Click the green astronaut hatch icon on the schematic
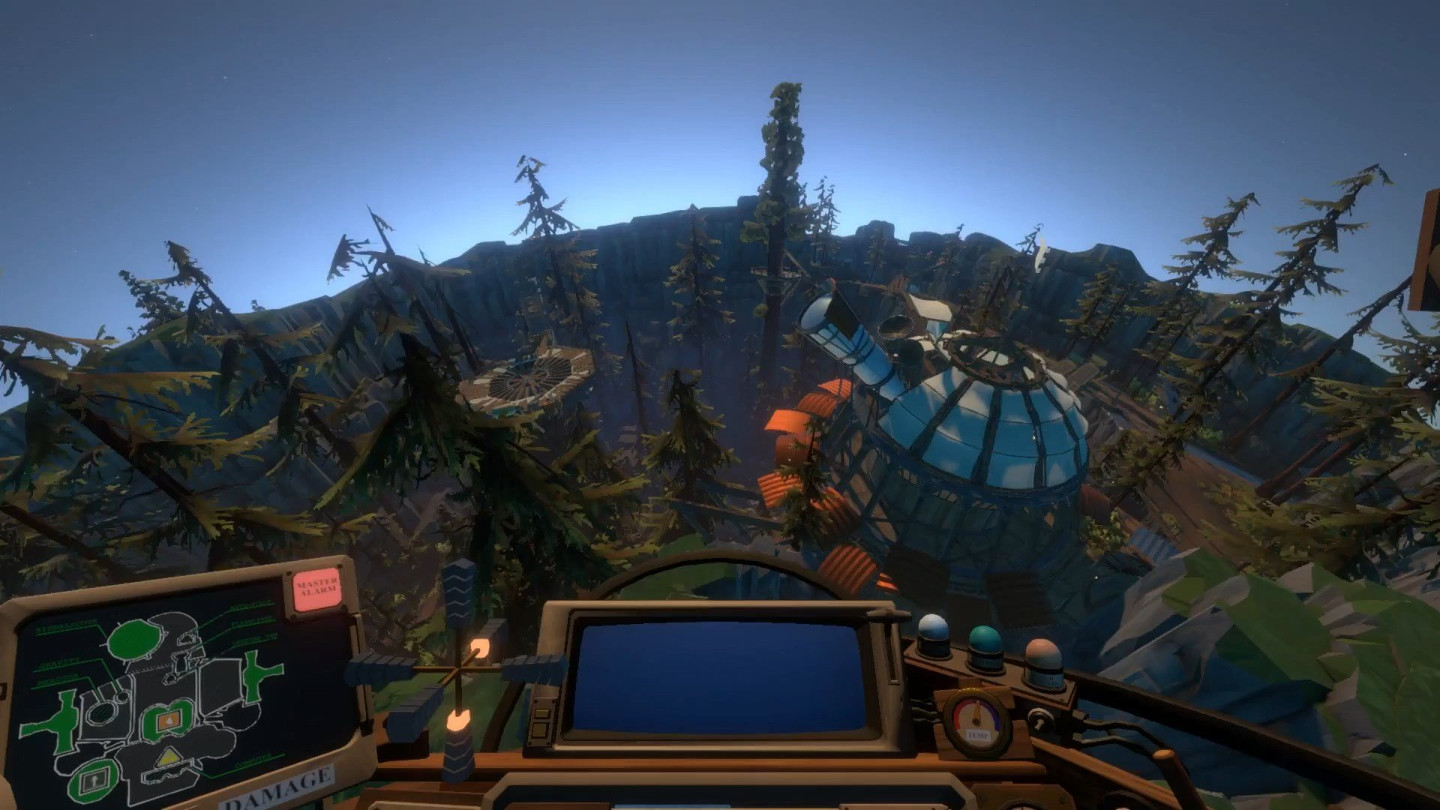 (93, 781)
